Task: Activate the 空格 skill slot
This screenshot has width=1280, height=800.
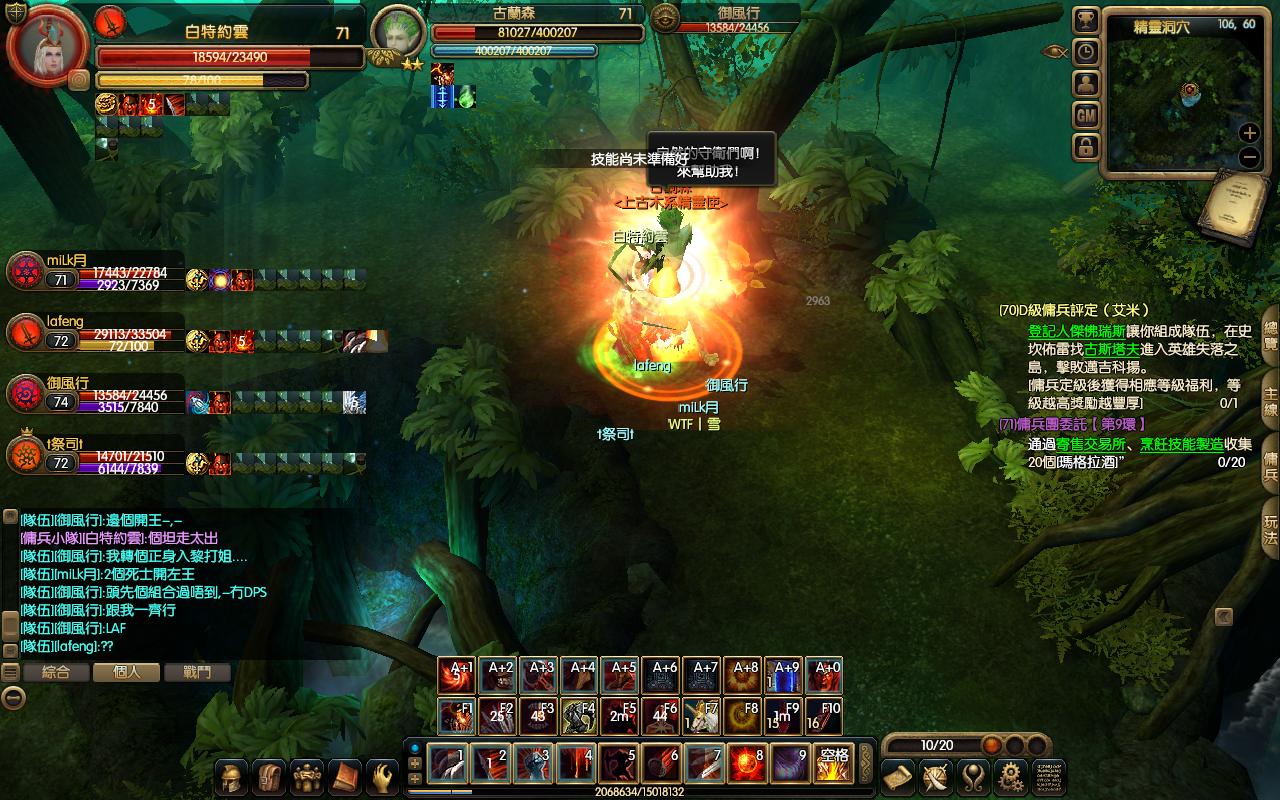Action: click(833, 764)
